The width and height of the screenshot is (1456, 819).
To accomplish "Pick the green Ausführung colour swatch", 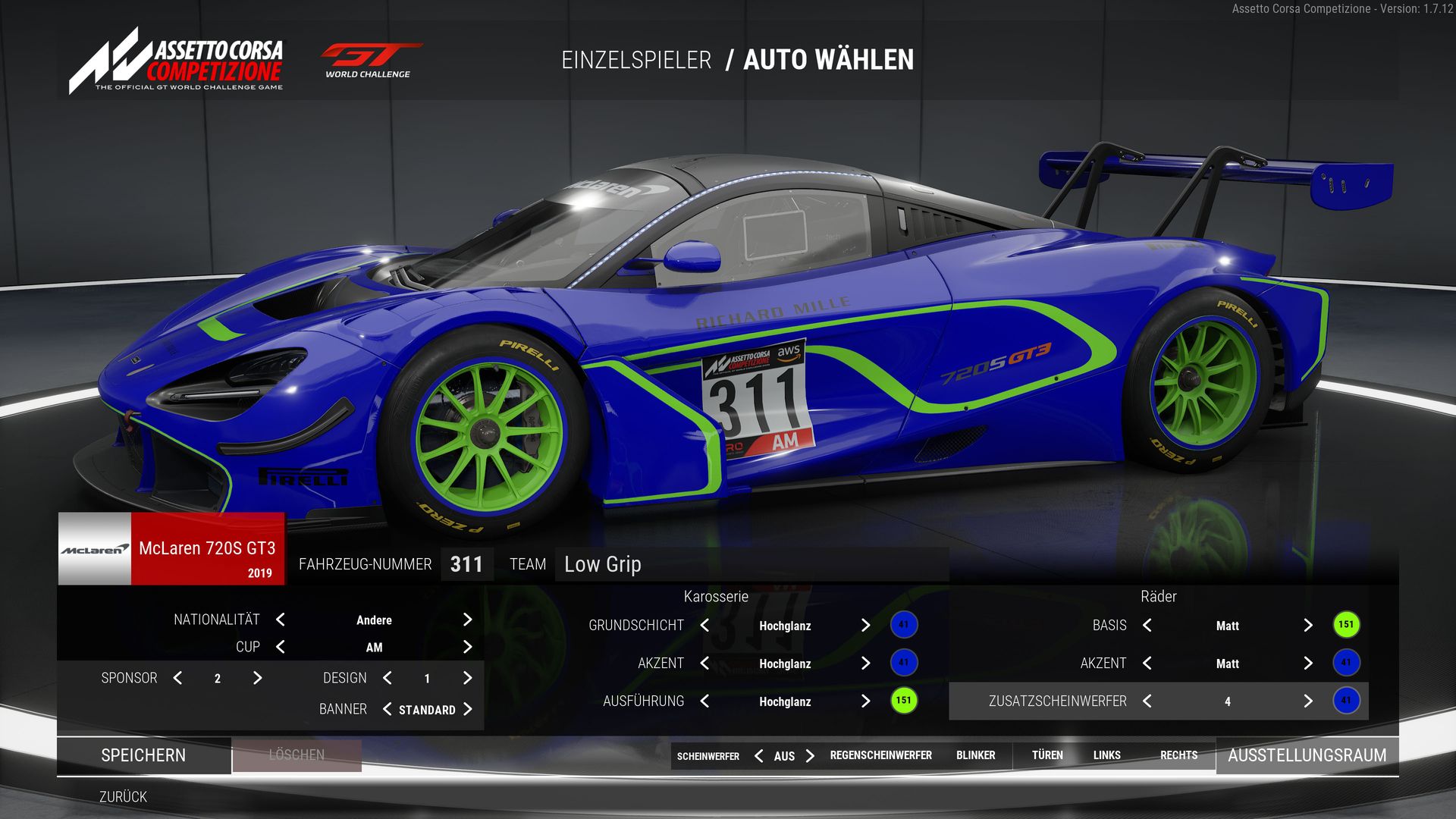I will click(903, 701).
